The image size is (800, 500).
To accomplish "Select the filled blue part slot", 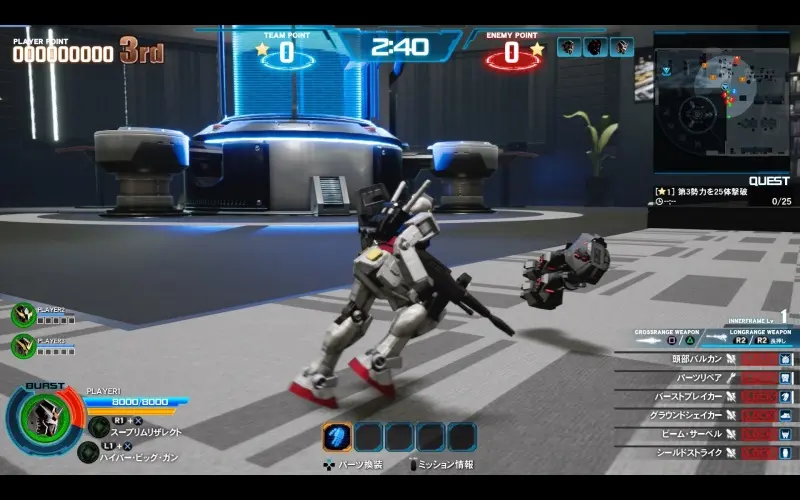I will click(337, 437).
